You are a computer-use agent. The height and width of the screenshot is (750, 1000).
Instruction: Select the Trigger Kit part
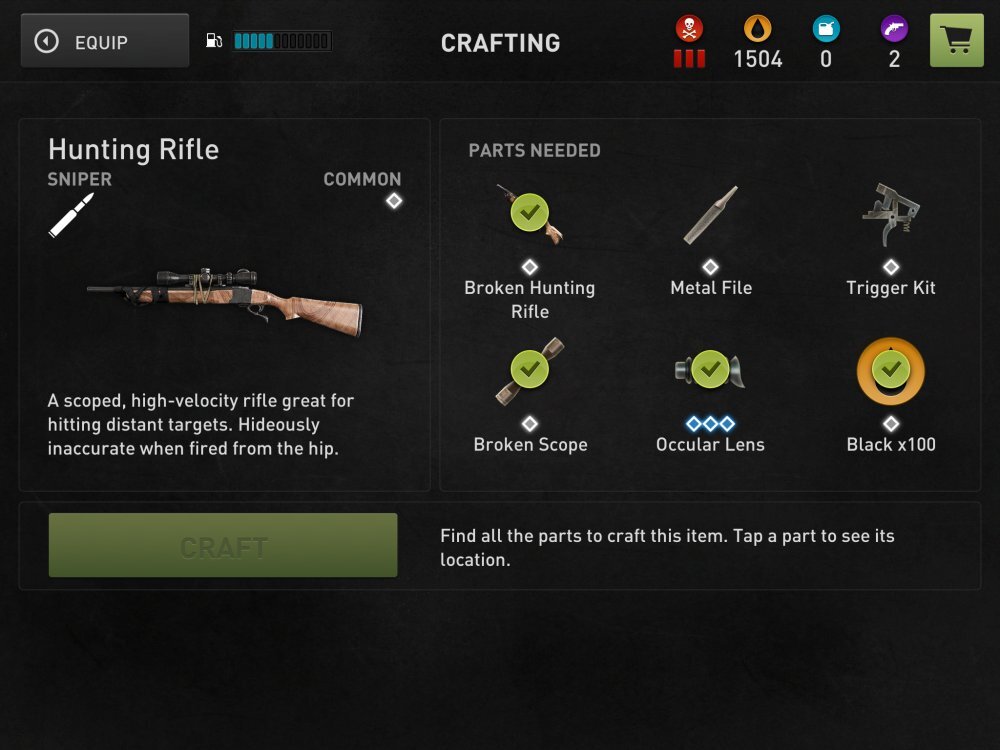[890, 213]
